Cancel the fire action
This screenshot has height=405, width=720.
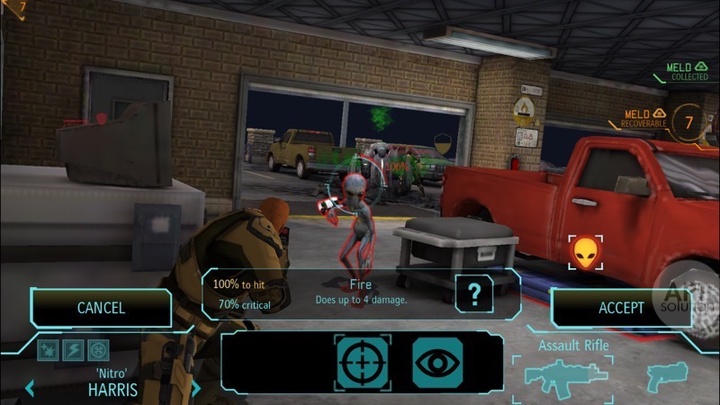pyautogui.click(x=101, y=308)
